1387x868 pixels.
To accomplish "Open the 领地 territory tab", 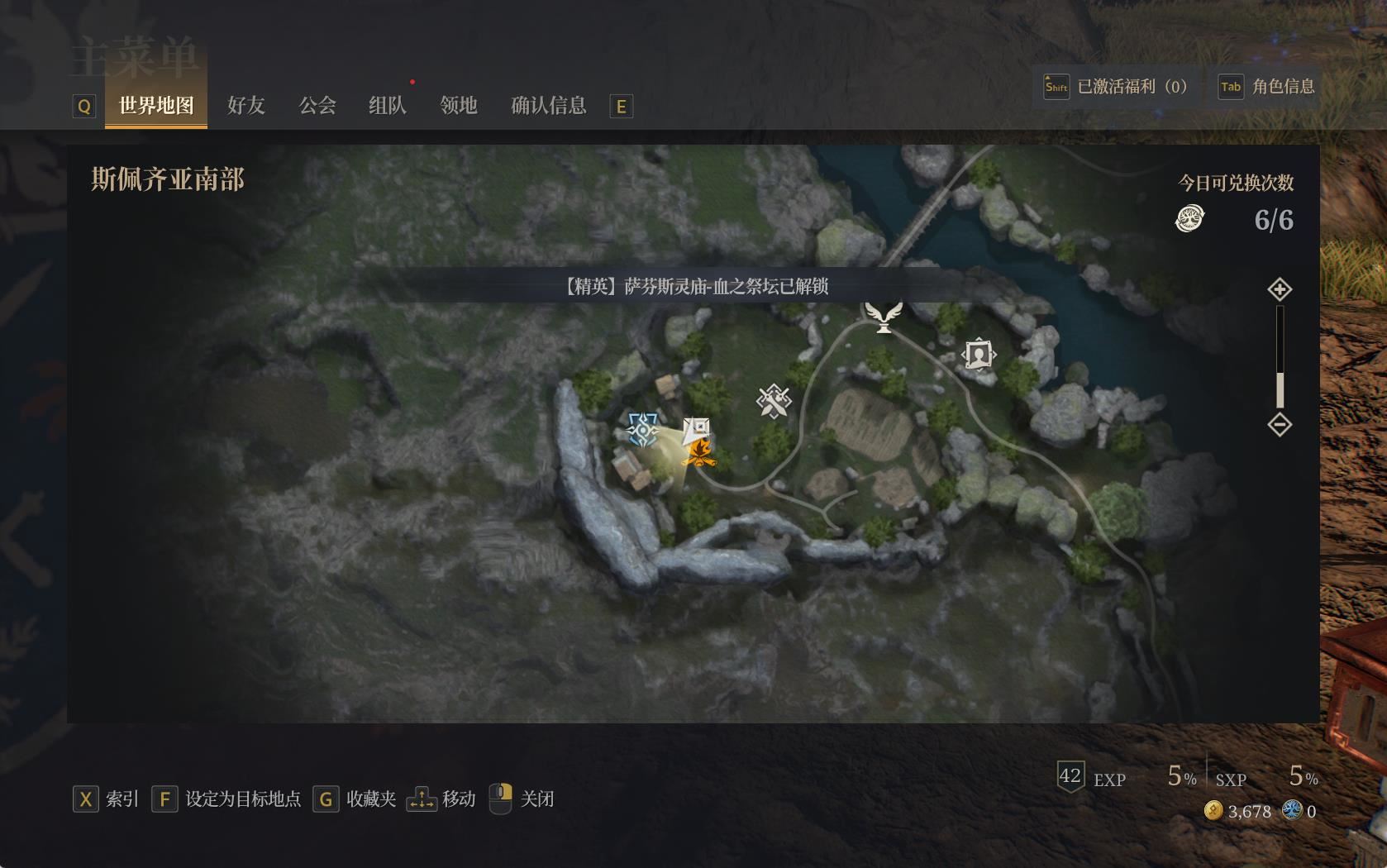I will coord(459,106).
